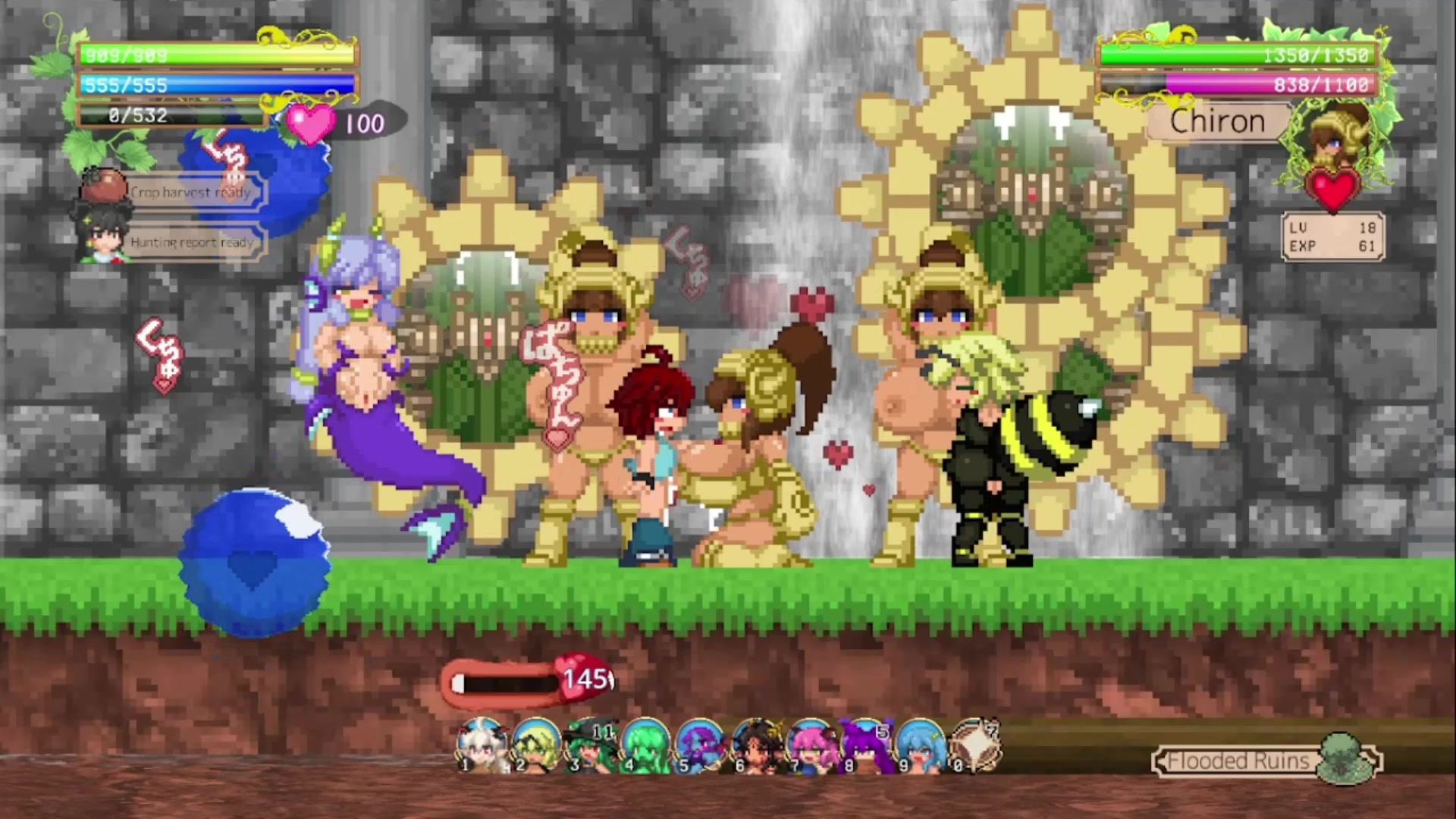Select the blue-haired companion in slot 9
This screenshot has height=819, width=1456.
[919, 745]
